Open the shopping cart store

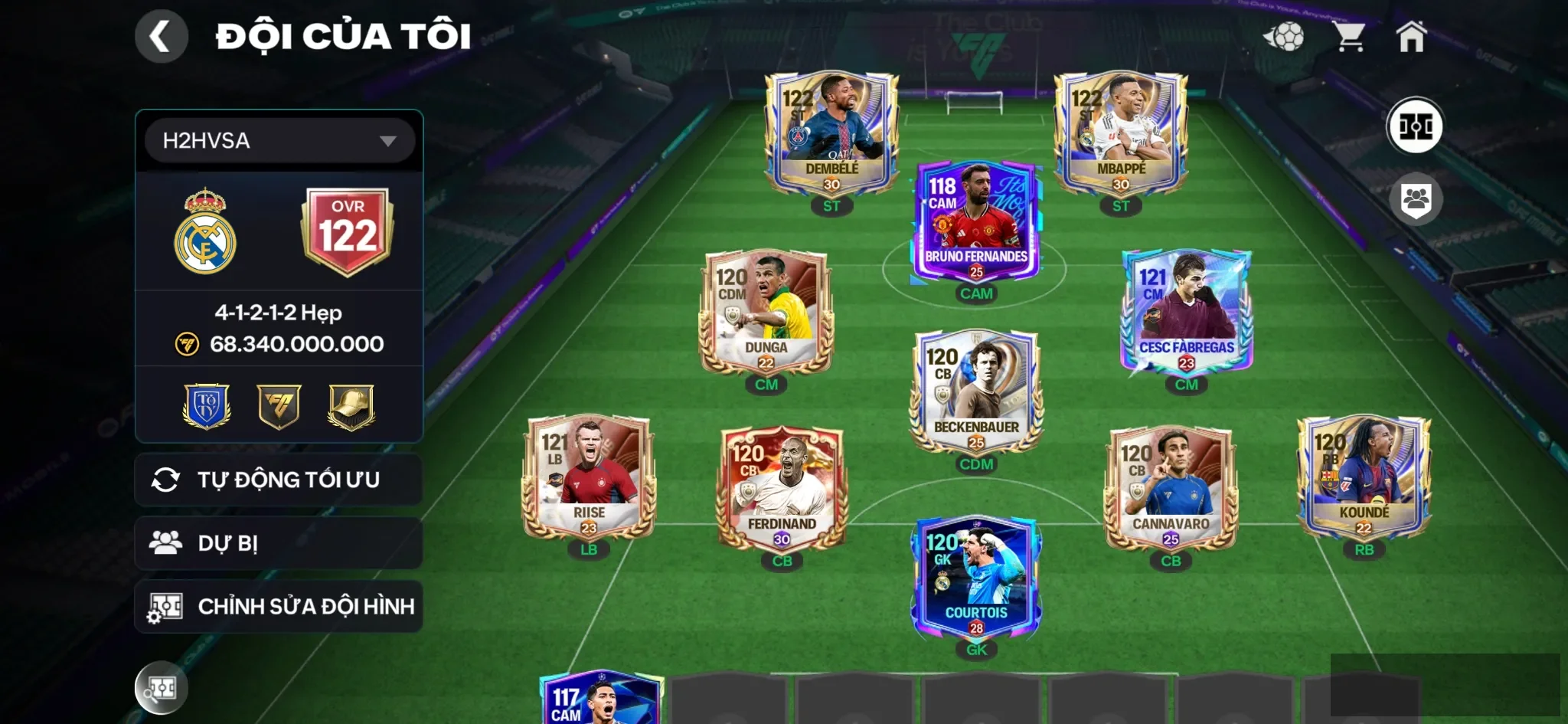(x=1350, y=36)
